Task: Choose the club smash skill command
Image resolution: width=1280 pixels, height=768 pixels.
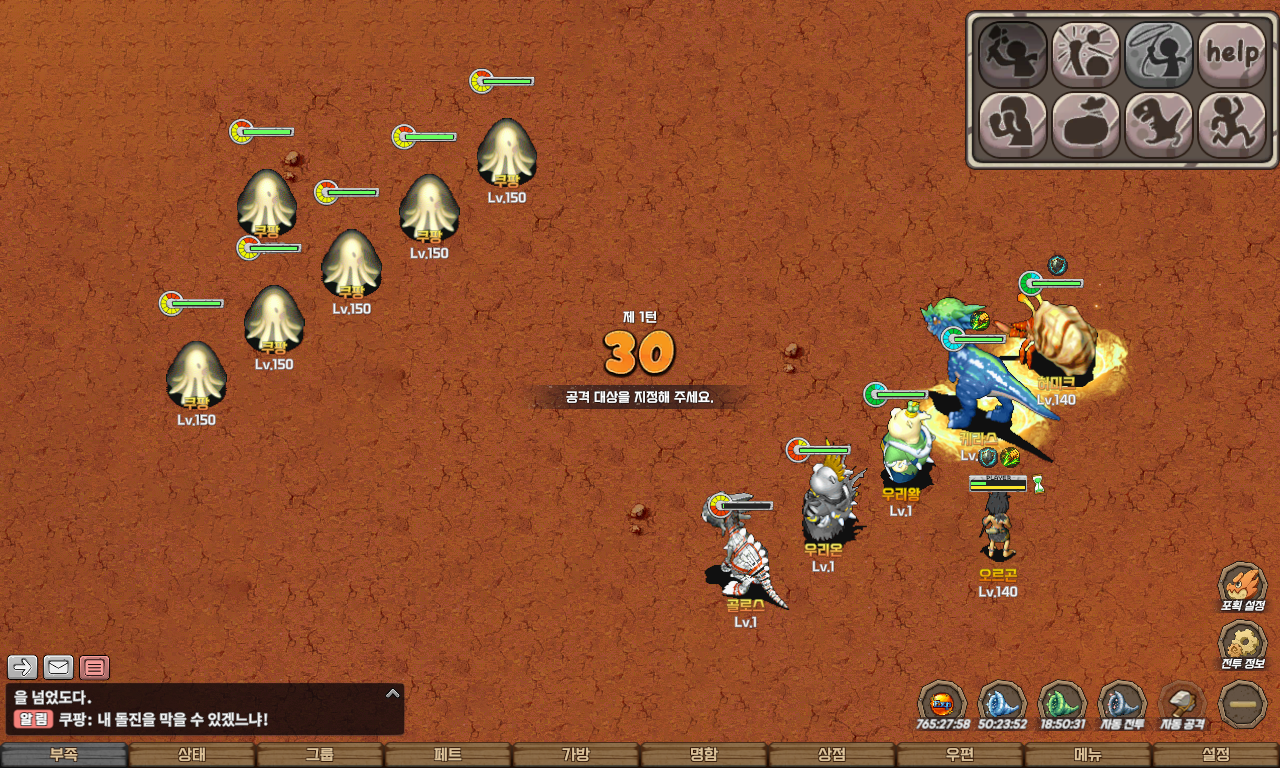Action: pyautogui.click(x=1086, y=54)
